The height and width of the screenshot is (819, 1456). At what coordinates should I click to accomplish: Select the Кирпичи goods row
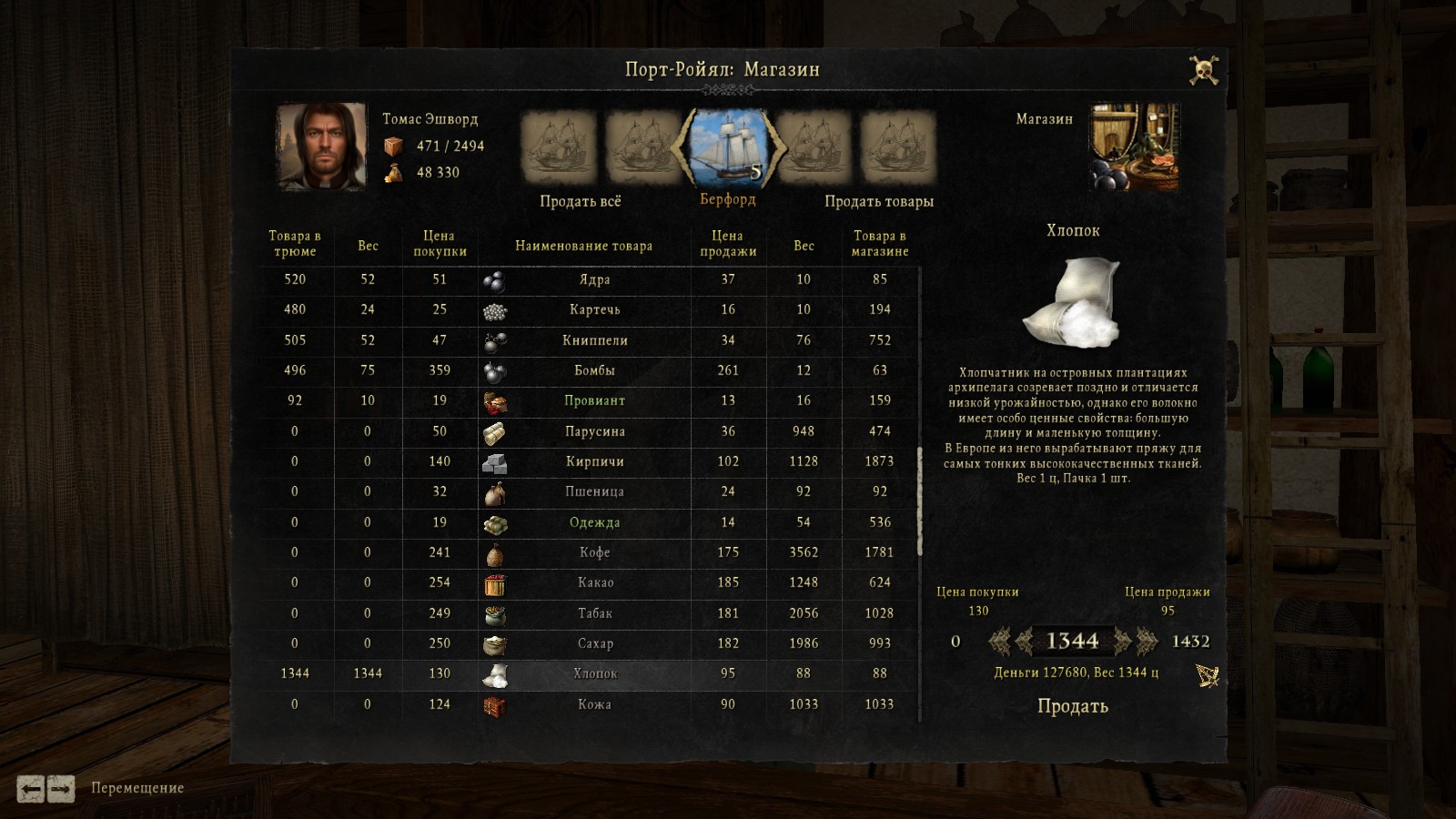[594, 461]
